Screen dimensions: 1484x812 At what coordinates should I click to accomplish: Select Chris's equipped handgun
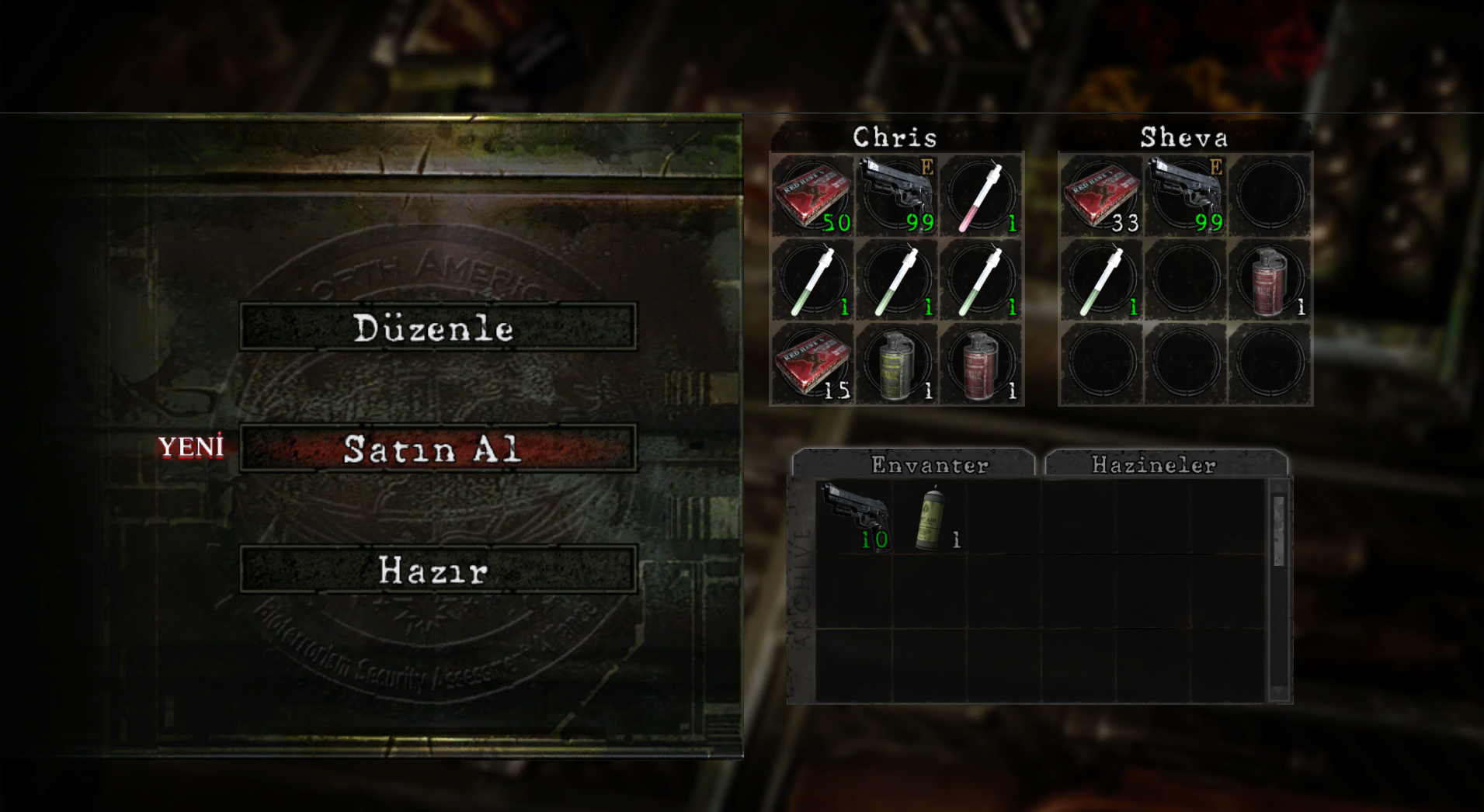point(897,195)
